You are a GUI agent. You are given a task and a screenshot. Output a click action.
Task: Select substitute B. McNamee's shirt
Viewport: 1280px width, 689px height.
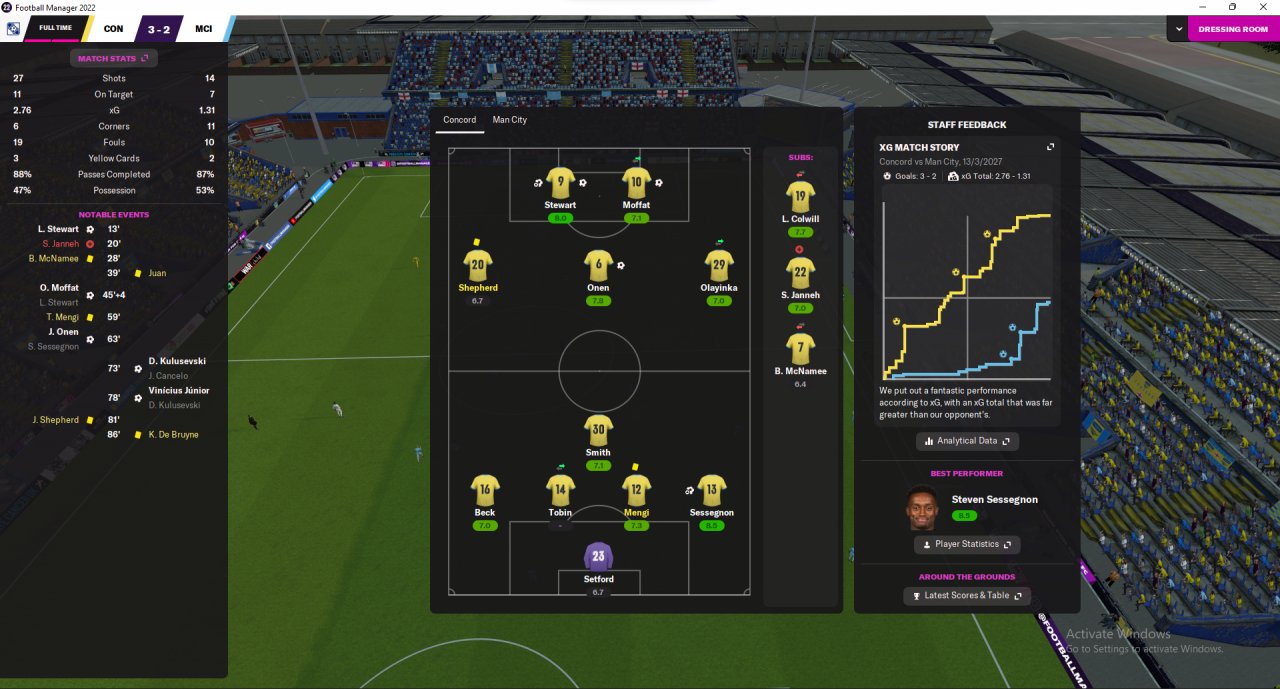pyautogui.click(x=800, y=349)
